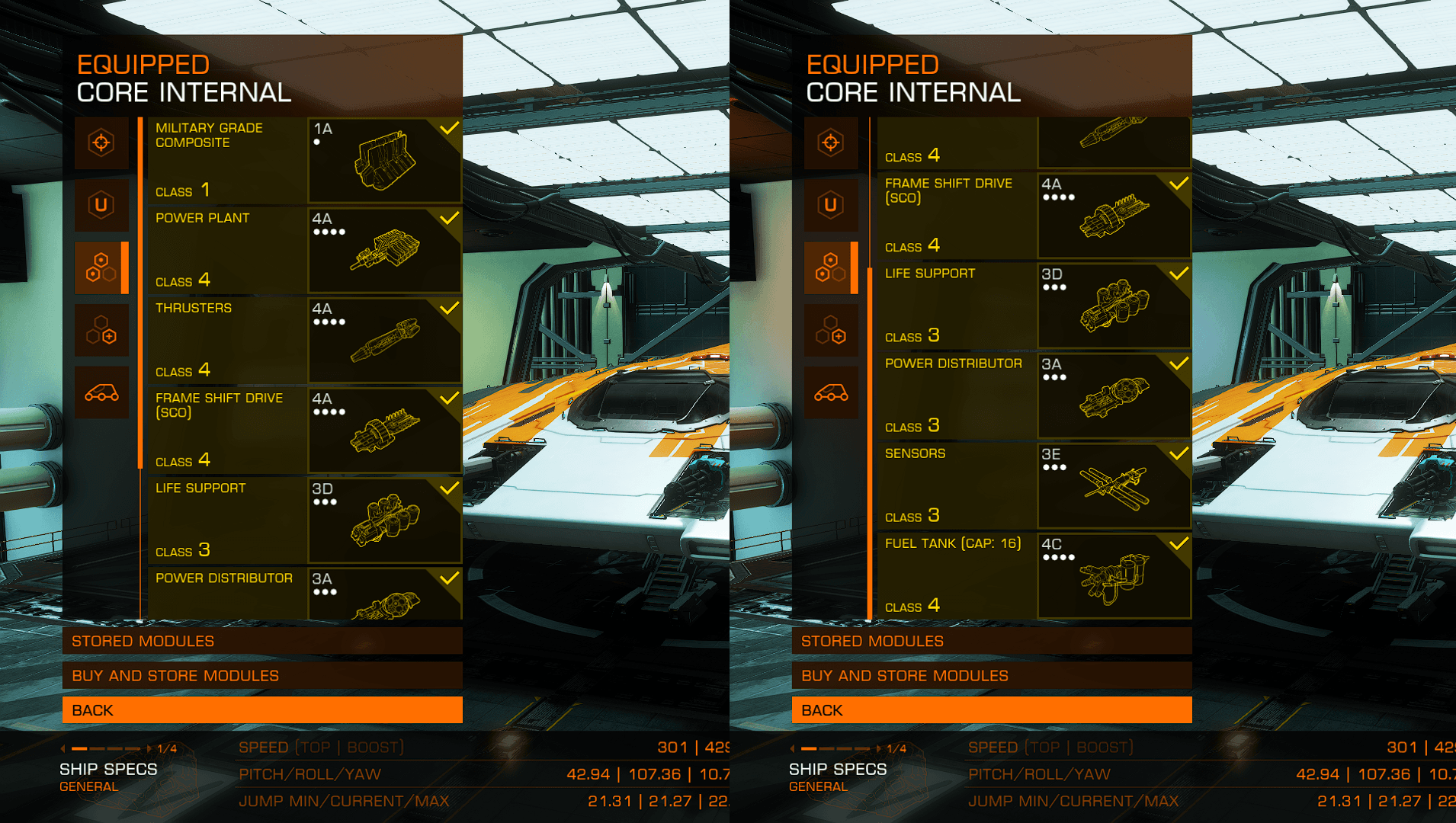The width and height of the screenshot is (1456, 823).
Task: Select the Military Grade Composite module
Action: point(304,160)
